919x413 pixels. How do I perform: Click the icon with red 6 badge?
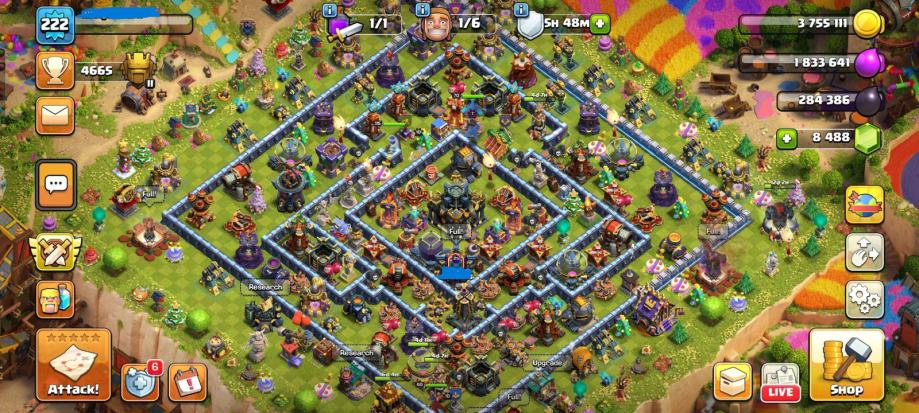[140, 380]
